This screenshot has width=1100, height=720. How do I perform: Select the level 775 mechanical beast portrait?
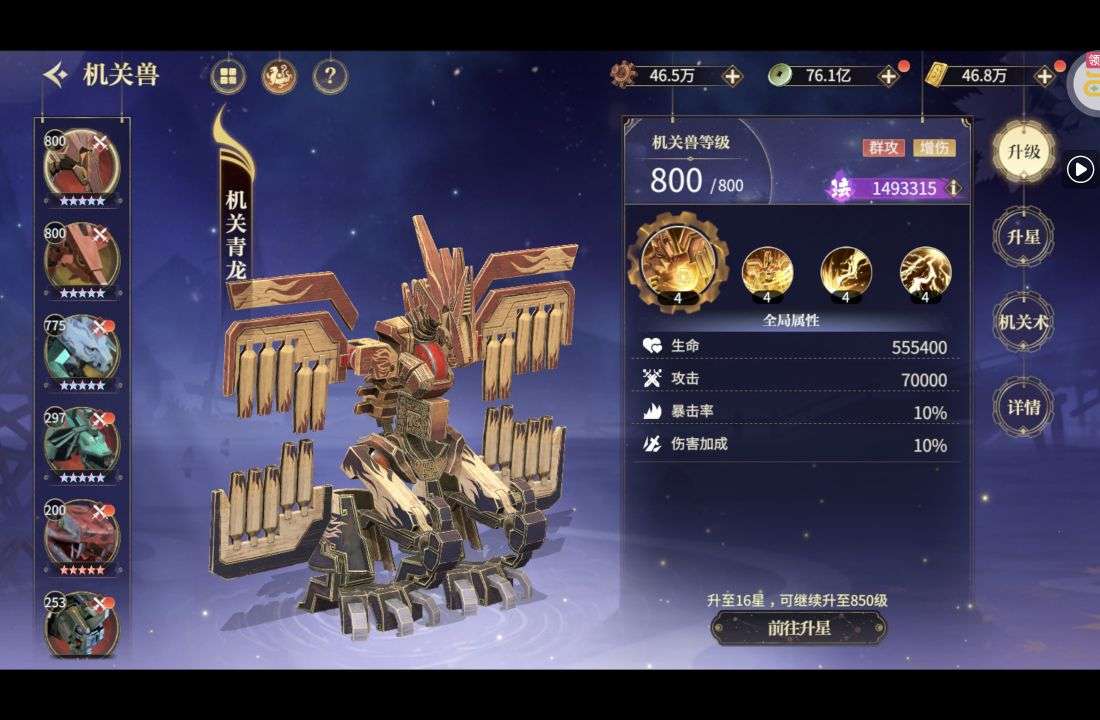tap(81, 348)
